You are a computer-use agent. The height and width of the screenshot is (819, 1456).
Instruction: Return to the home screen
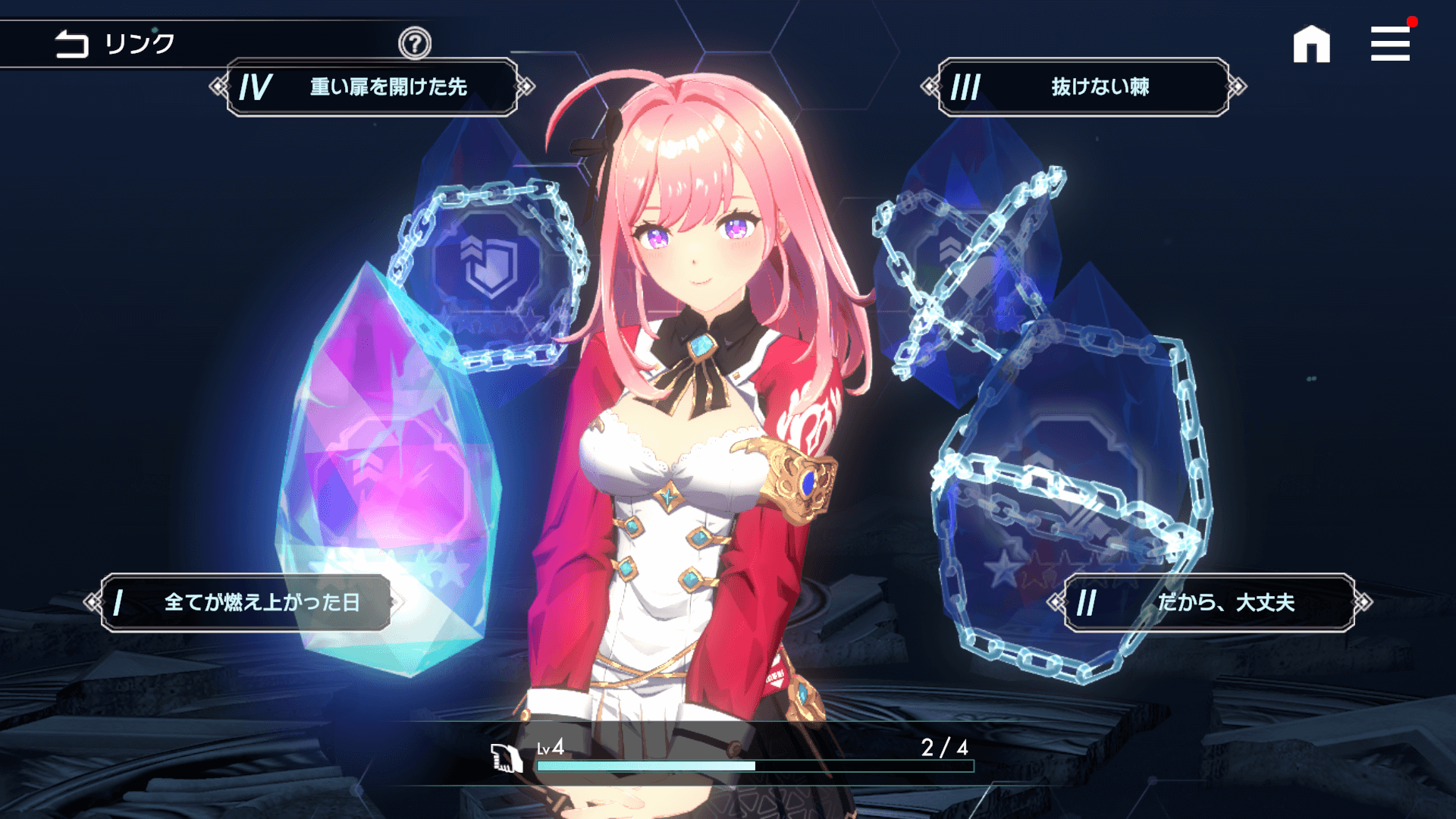pos(1311,44)
